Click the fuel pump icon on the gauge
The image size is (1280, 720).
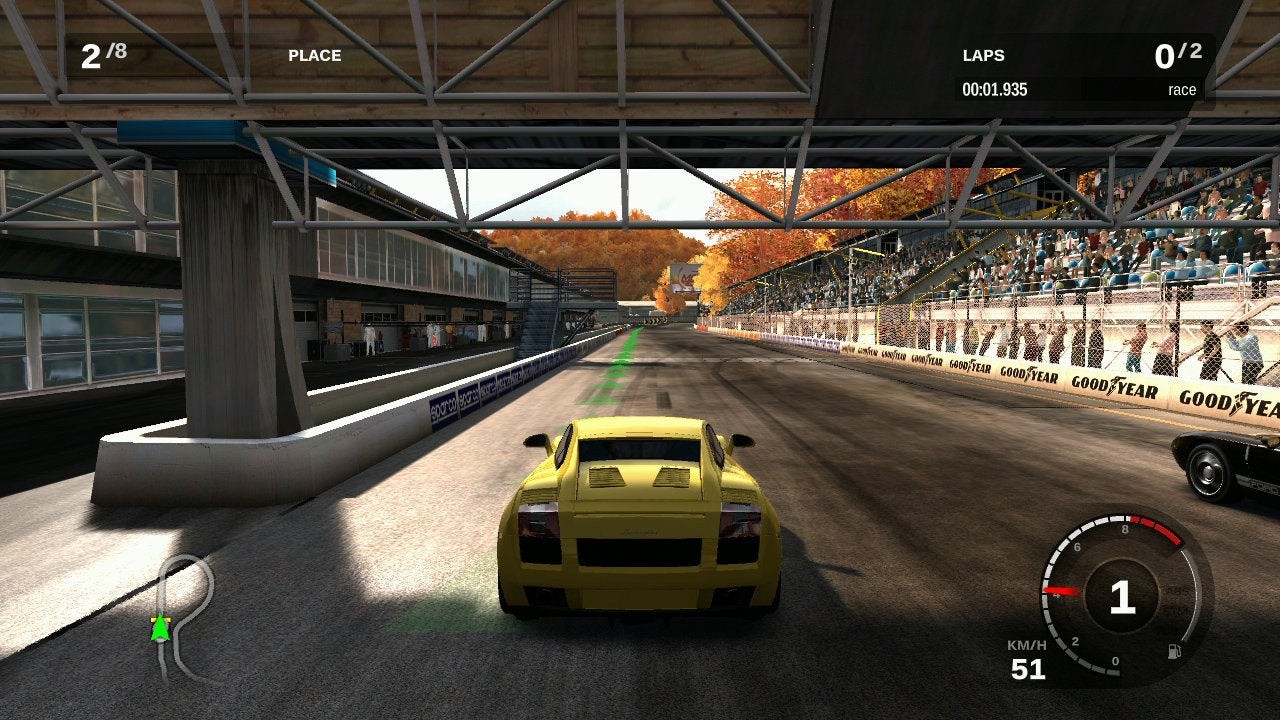pyautogui.click(x=1173, y=652)
